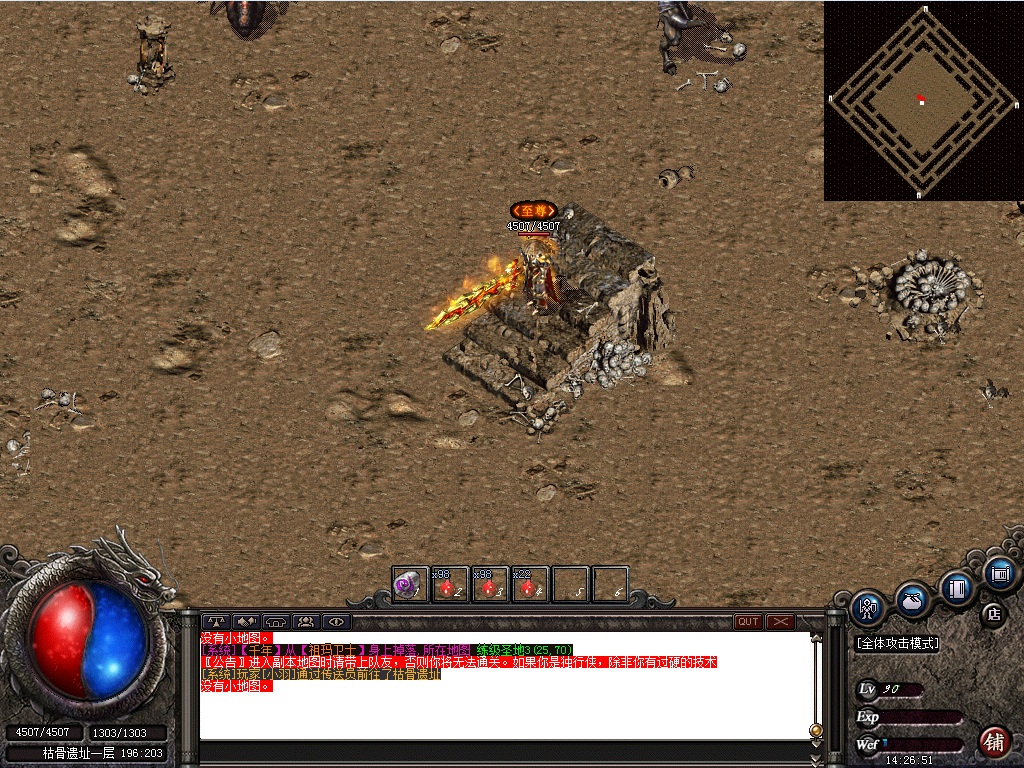
Task: Use the red potion in hotbar slot 3
Action: [489, 585]
